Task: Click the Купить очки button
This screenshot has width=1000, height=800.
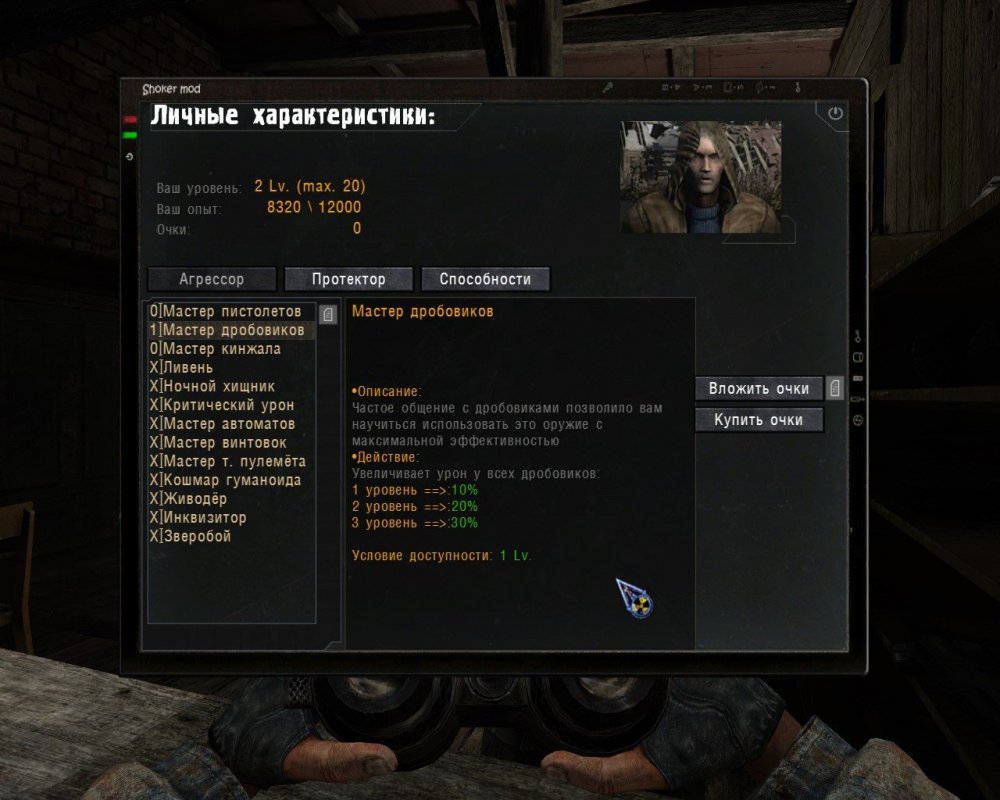Action: (759, 420)
